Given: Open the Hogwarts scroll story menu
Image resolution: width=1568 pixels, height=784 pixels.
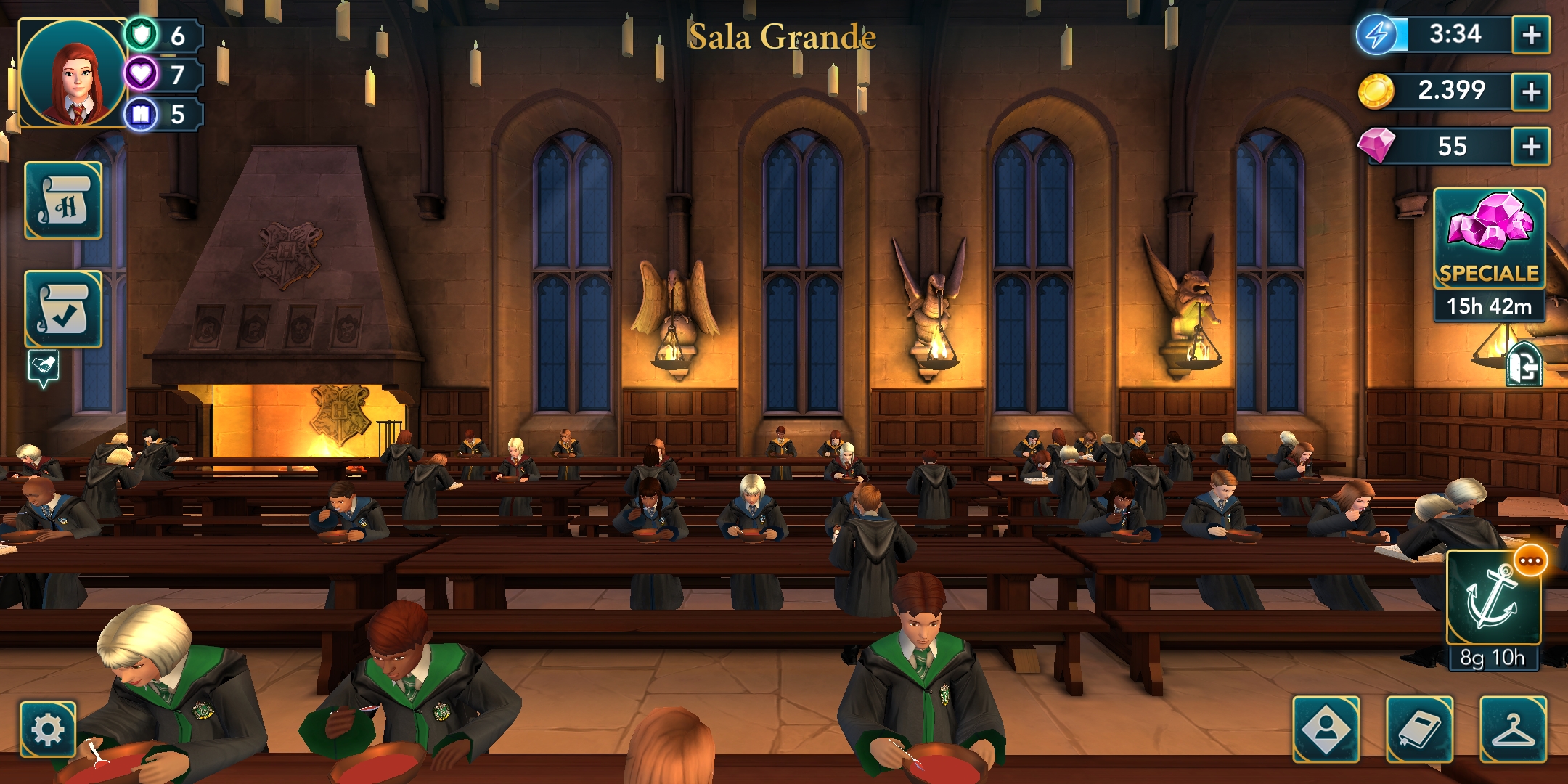Looking at the screenshot, I should tap(64, 201).
